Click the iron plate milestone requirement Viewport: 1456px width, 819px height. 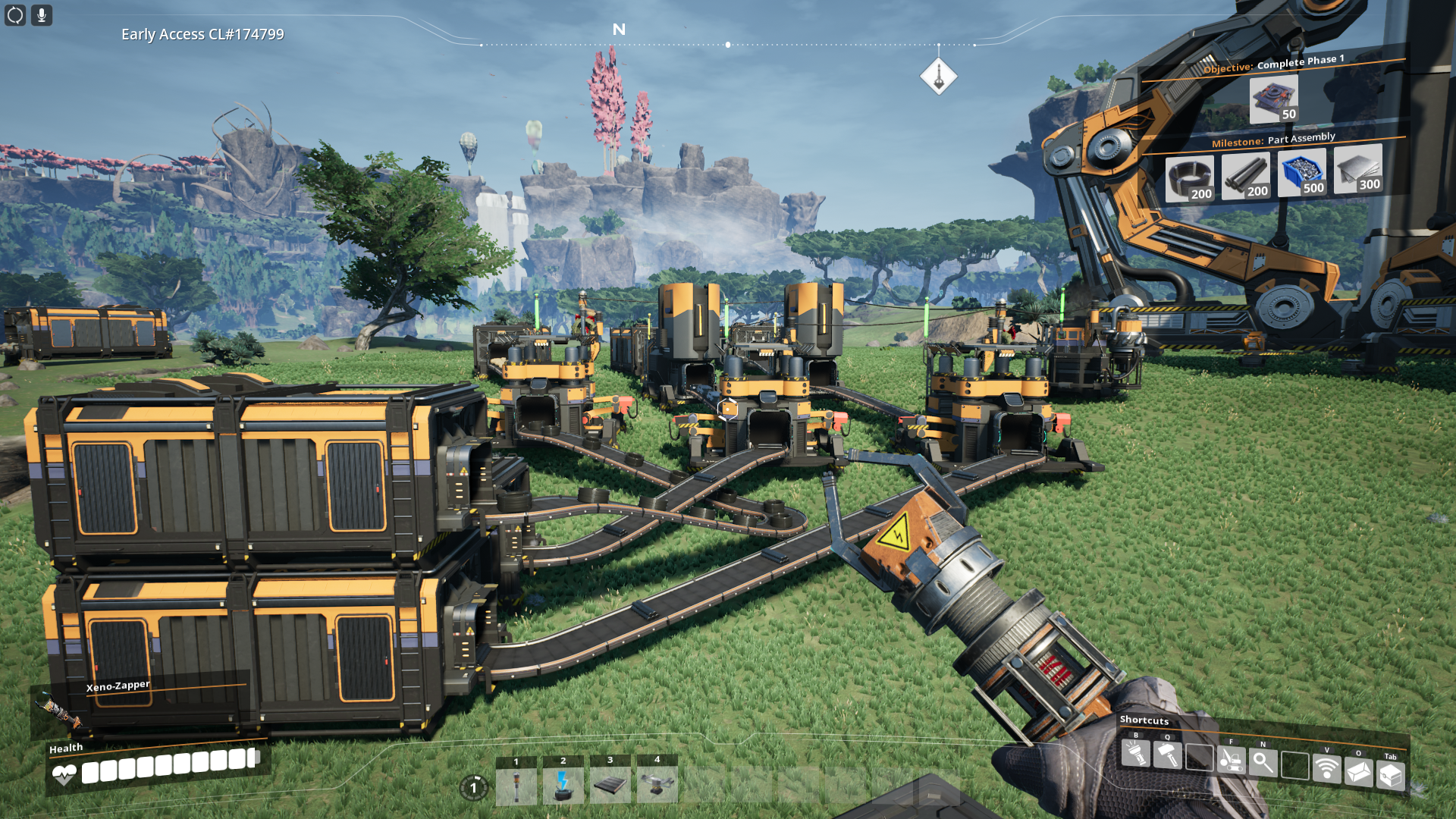click(x=1358, y=169)
